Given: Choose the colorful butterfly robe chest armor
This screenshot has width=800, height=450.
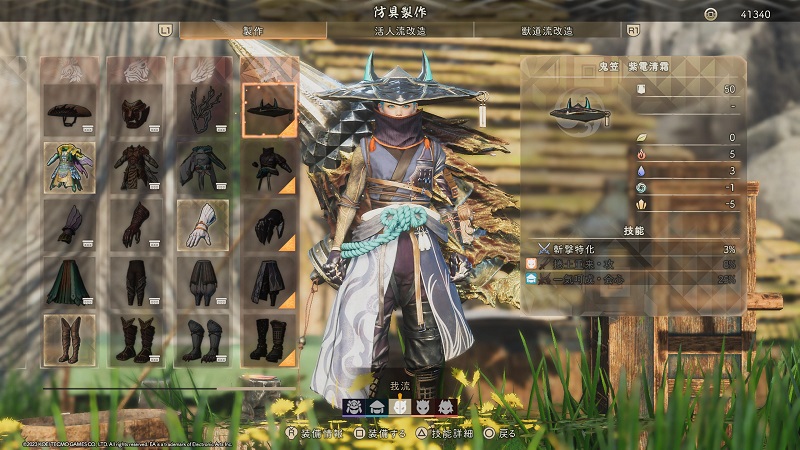Looking at the screenshot, I should [x=70, y=167].
